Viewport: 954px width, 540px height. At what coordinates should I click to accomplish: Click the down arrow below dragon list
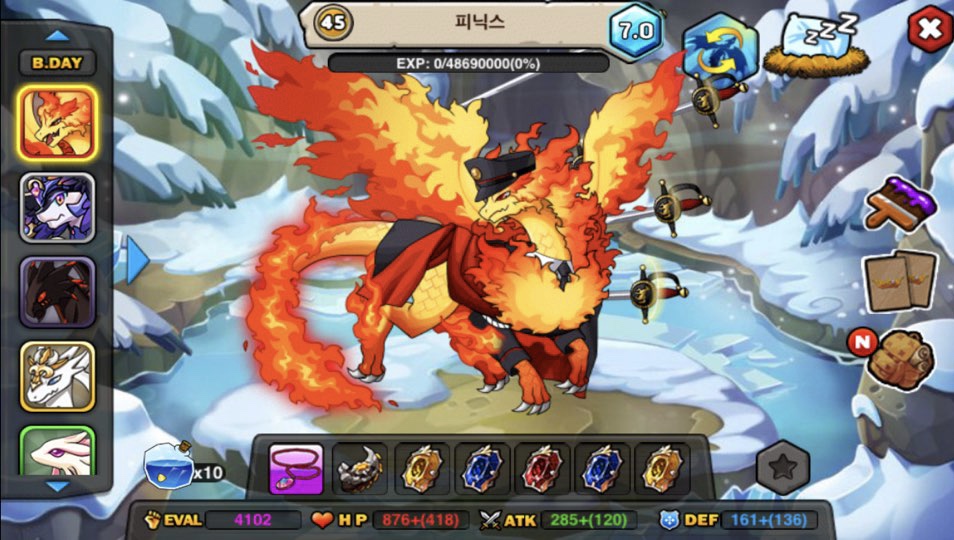tap(58, 487)
